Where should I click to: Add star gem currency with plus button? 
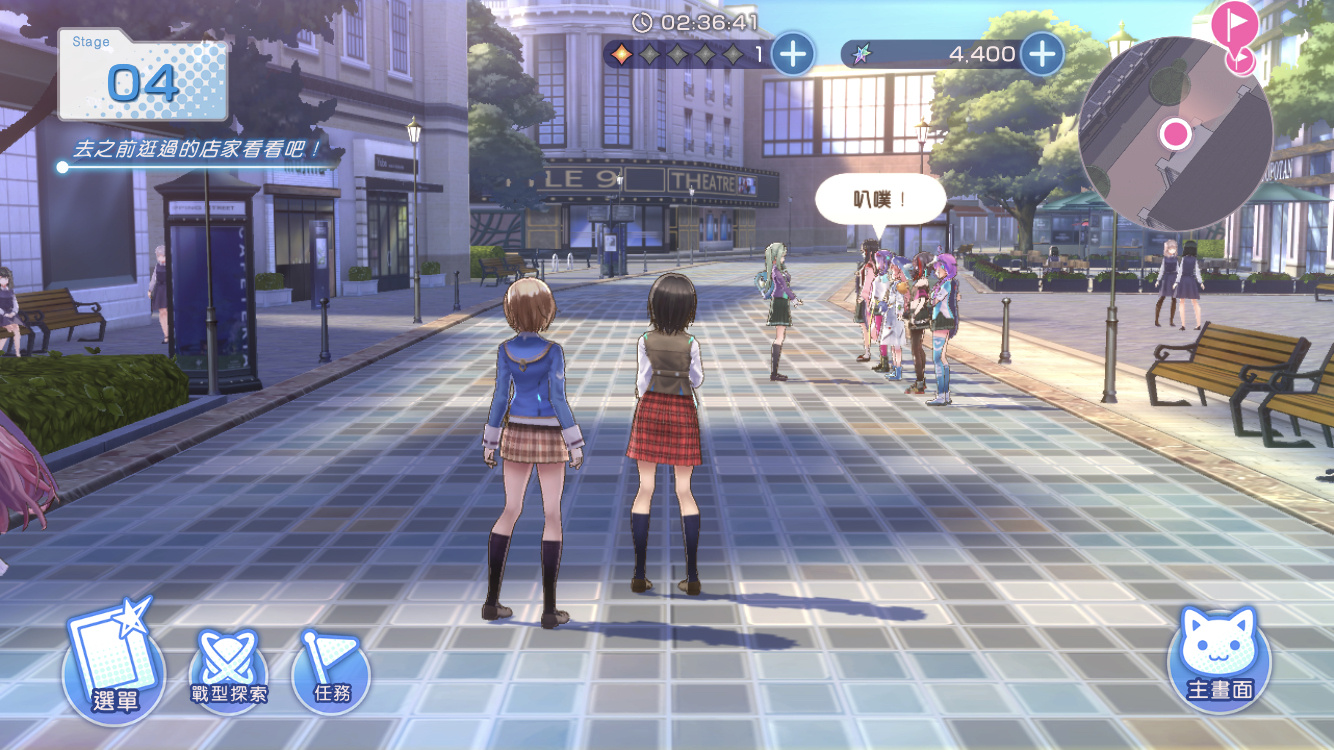point(1042,53)
